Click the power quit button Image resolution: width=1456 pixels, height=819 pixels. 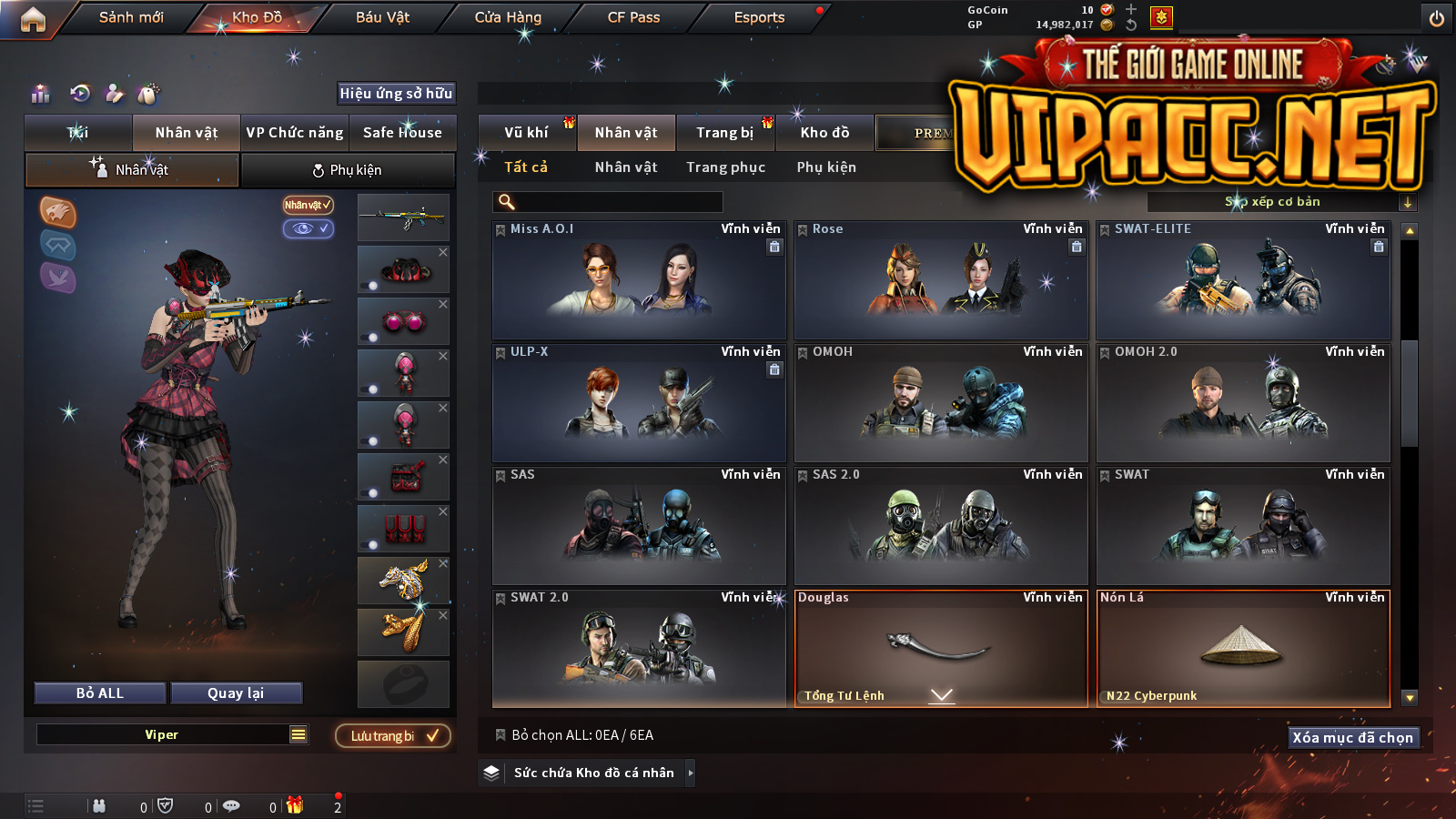click(x=1436, y=18)
